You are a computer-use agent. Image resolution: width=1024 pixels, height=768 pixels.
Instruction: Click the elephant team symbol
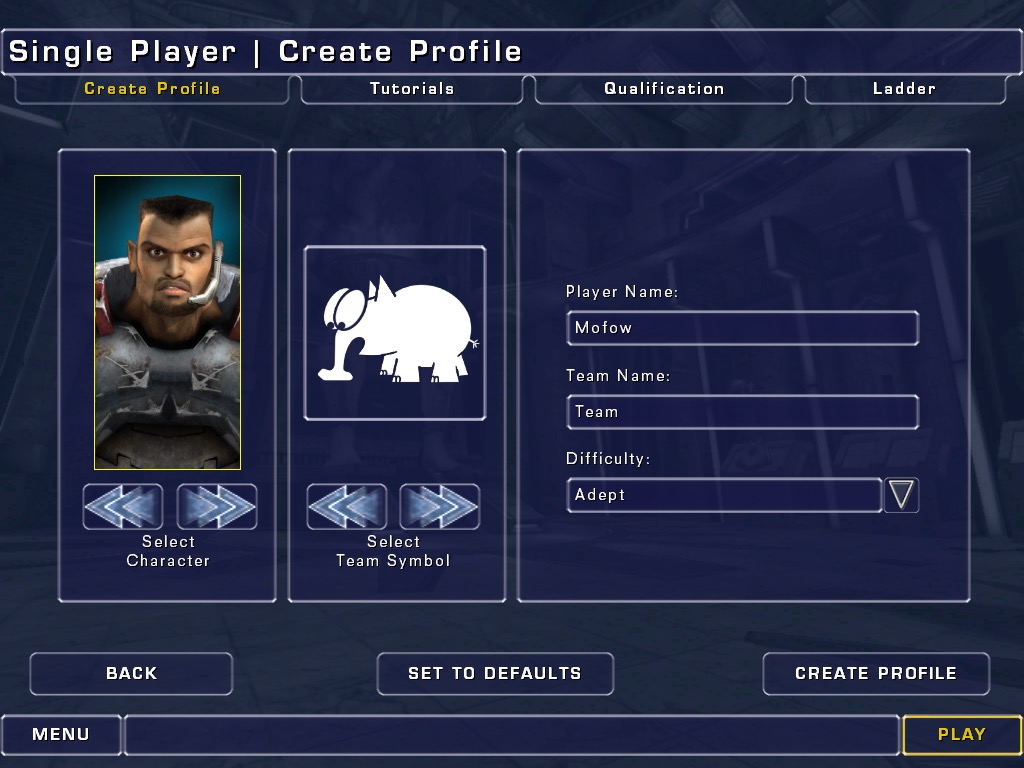(x=395, y=333)
